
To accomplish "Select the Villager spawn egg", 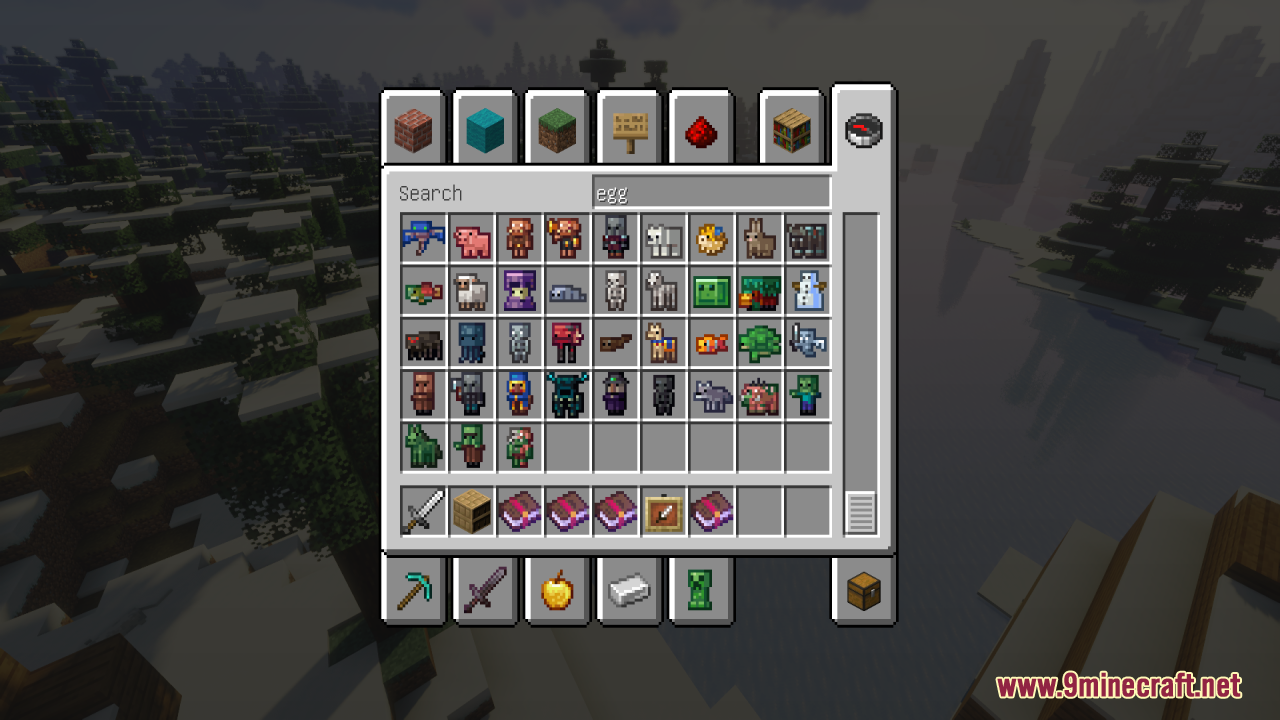I will (423, 393).
